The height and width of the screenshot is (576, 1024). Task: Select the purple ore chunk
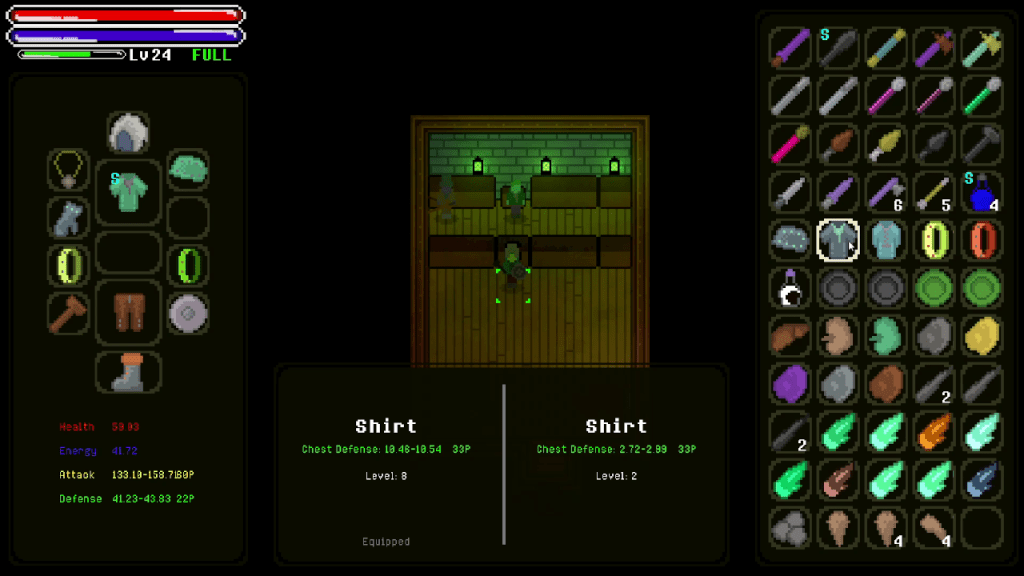[x=789, y=383]
